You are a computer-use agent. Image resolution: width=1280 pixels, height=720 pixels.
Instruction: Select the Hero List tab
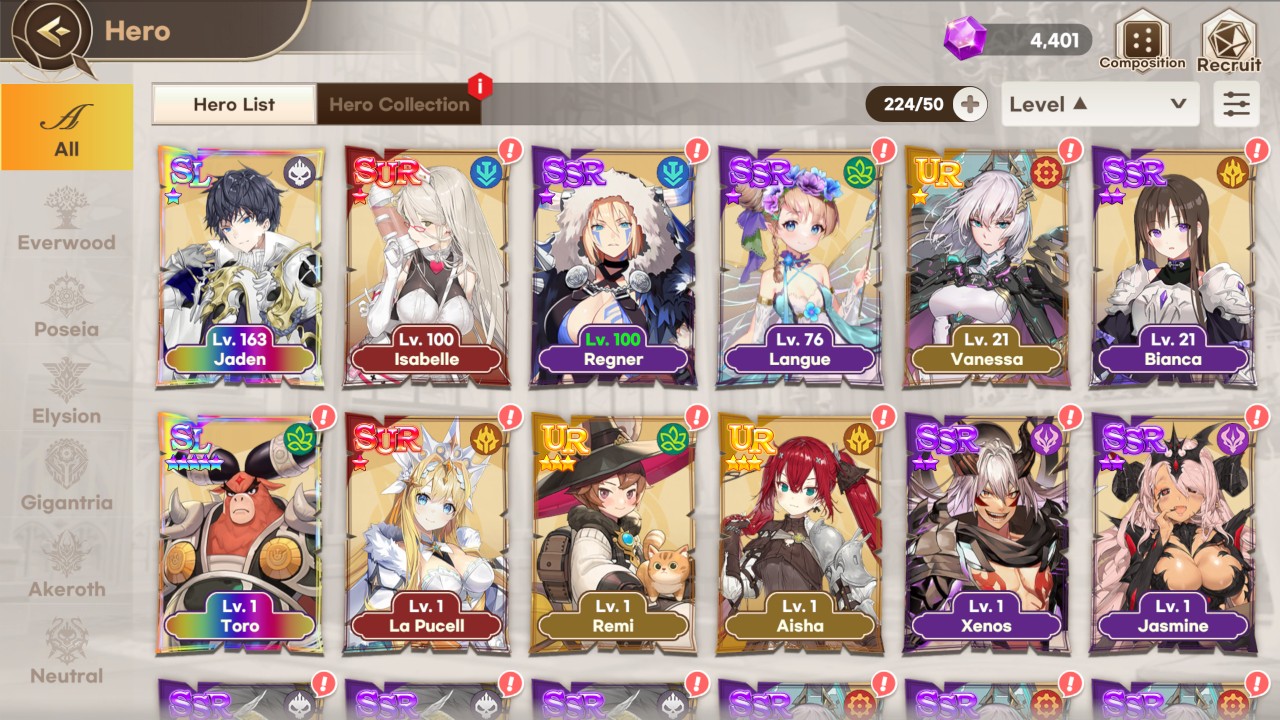click(234, 104)
